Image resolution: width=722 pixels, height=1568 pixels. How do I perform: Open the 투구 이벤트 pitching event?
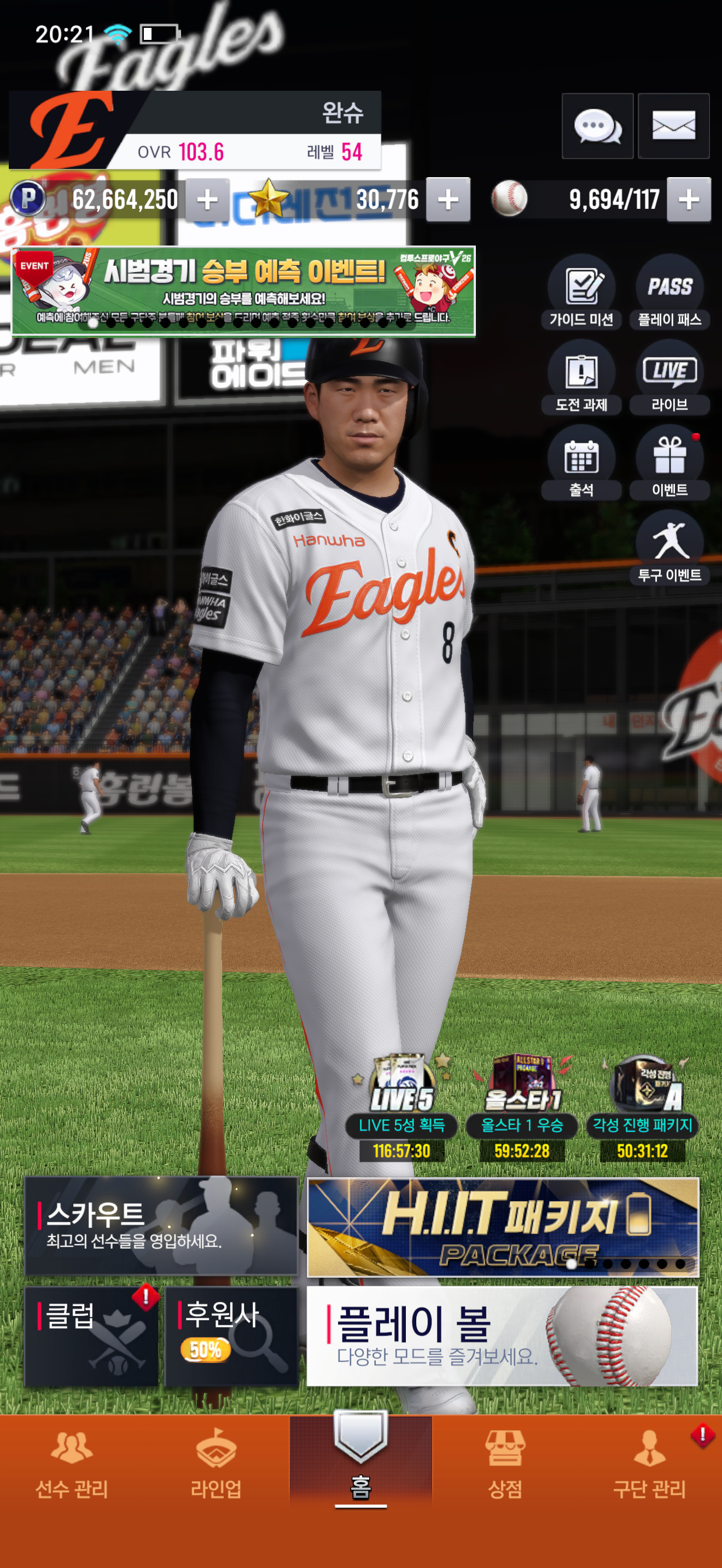click(669, 548)
